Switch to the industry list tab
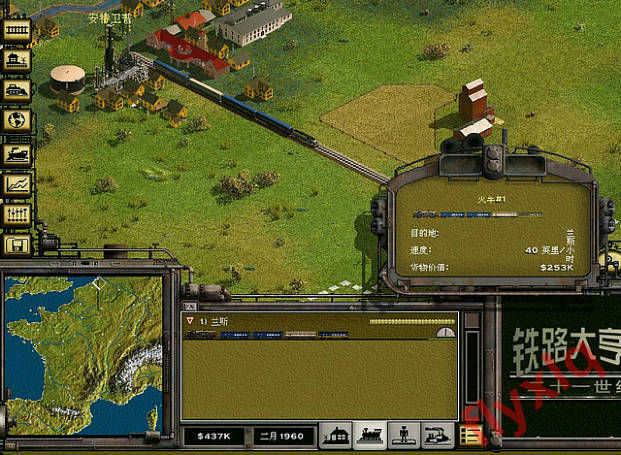 438,436
